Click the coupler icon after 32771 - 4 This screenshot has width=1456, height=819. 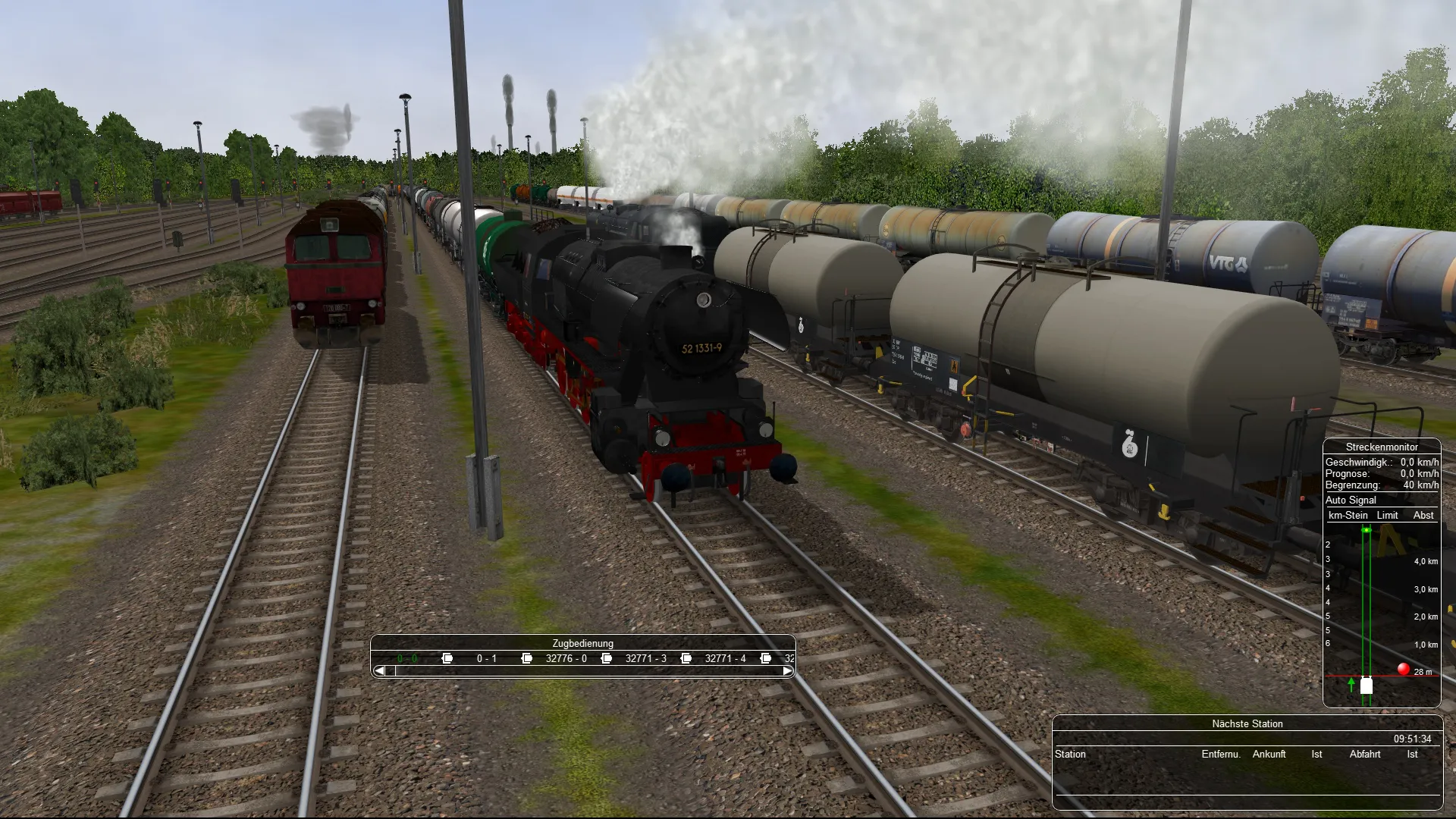[x=766, y=658]
